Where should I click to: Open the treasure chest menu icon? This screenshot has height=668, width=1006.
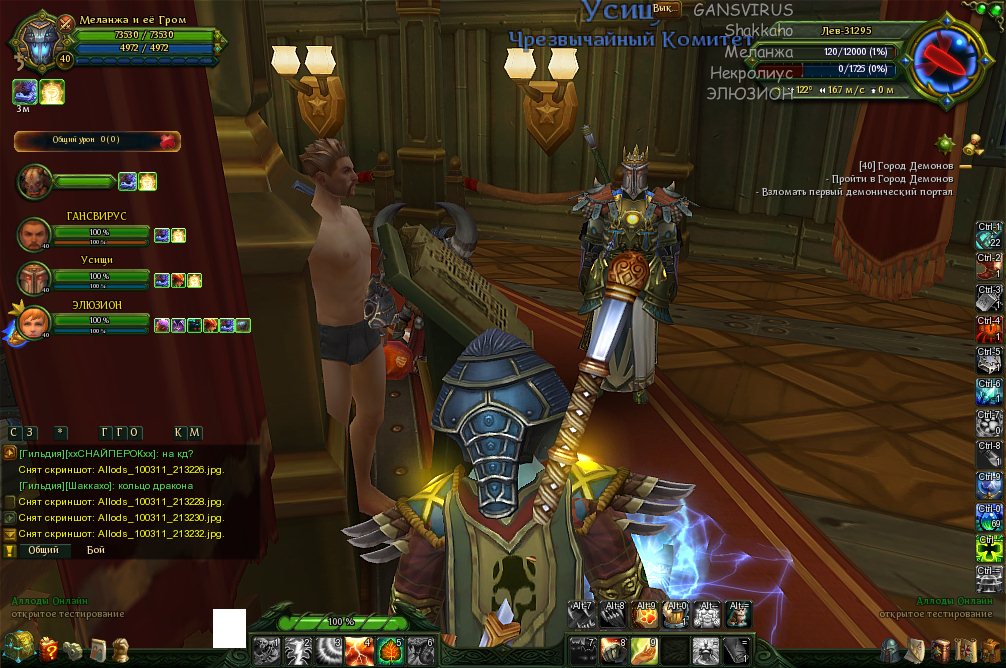tap(18, 648)
